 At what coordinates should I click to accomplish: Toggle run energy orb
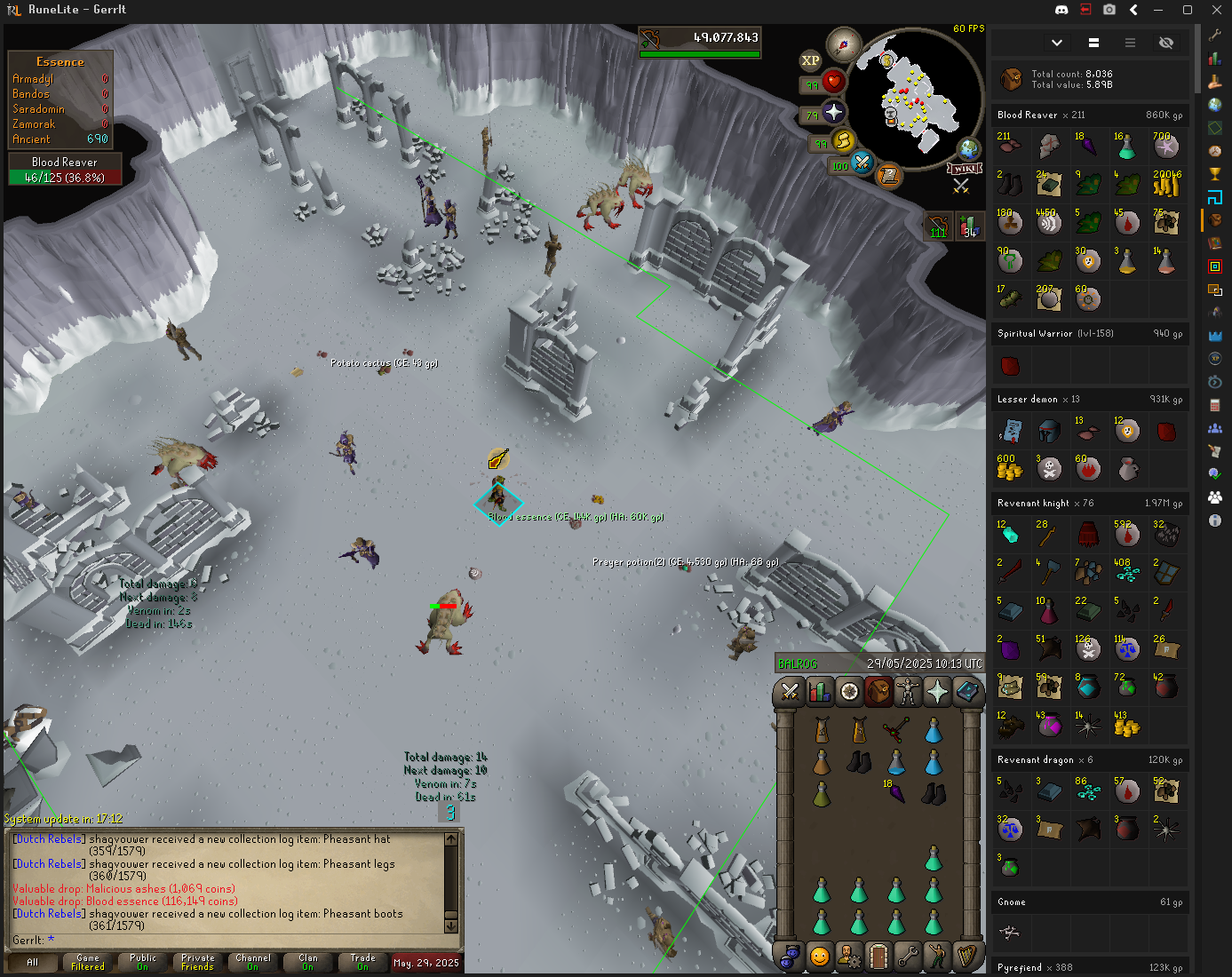pos(842,141)
